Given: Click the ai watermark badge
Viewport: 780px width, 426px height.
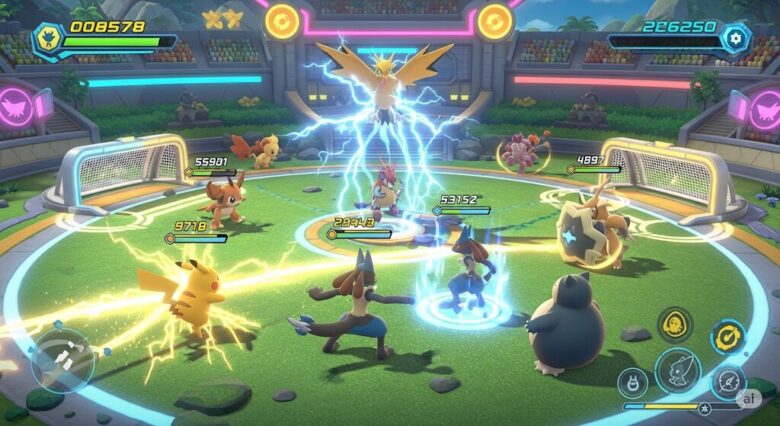Looking at the screenshot, I should point(748,397).
